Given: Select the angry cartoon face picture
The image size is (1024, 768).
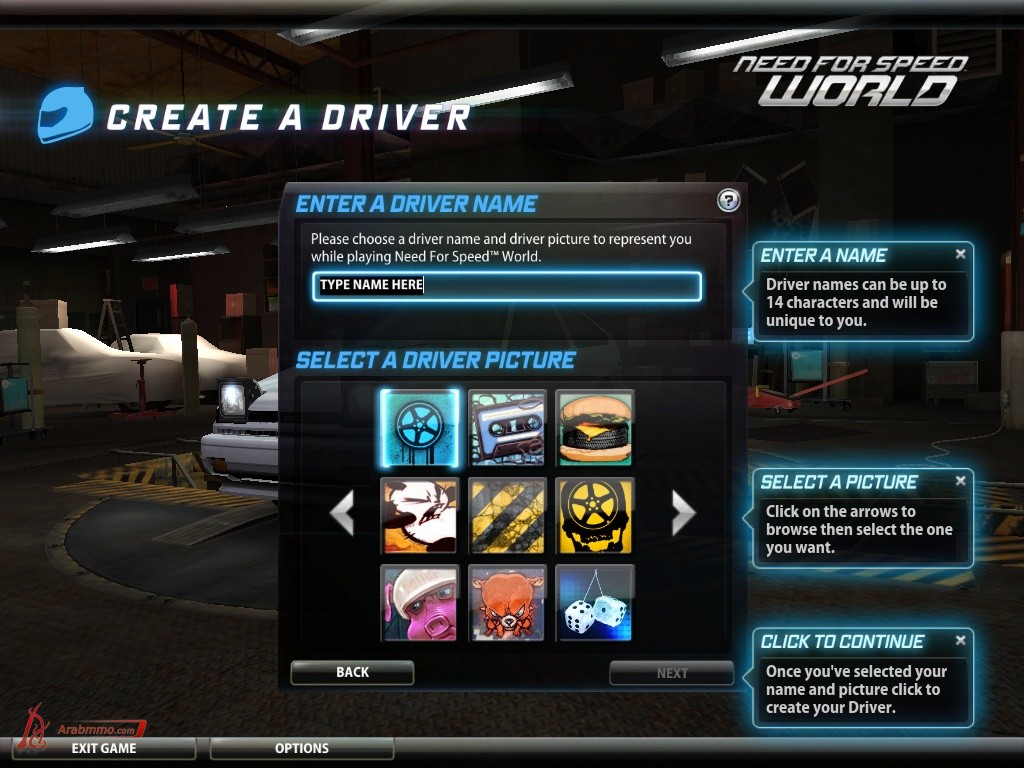Looking at the screenshot, I should tap(420, 515).
